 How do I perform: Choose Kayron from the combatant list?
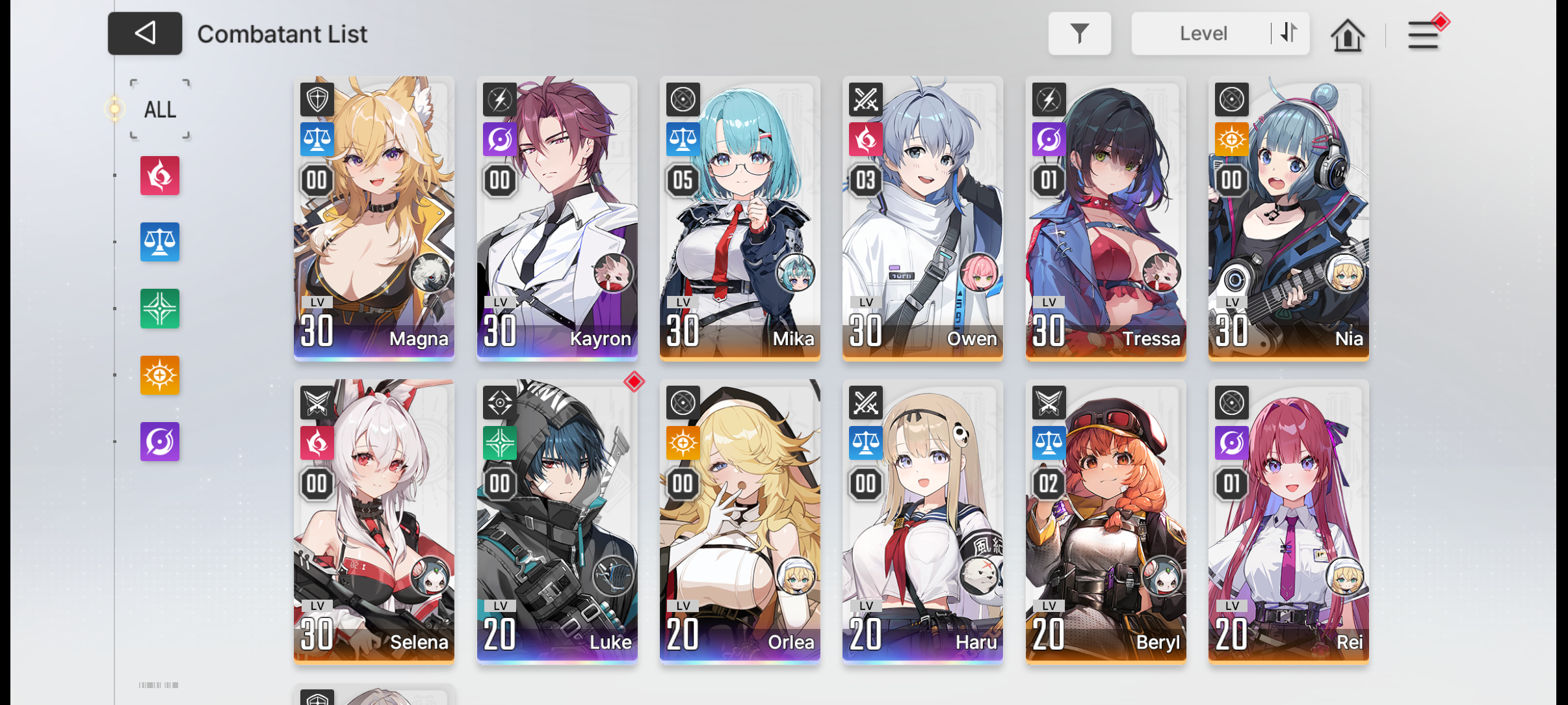coord(557,218)
